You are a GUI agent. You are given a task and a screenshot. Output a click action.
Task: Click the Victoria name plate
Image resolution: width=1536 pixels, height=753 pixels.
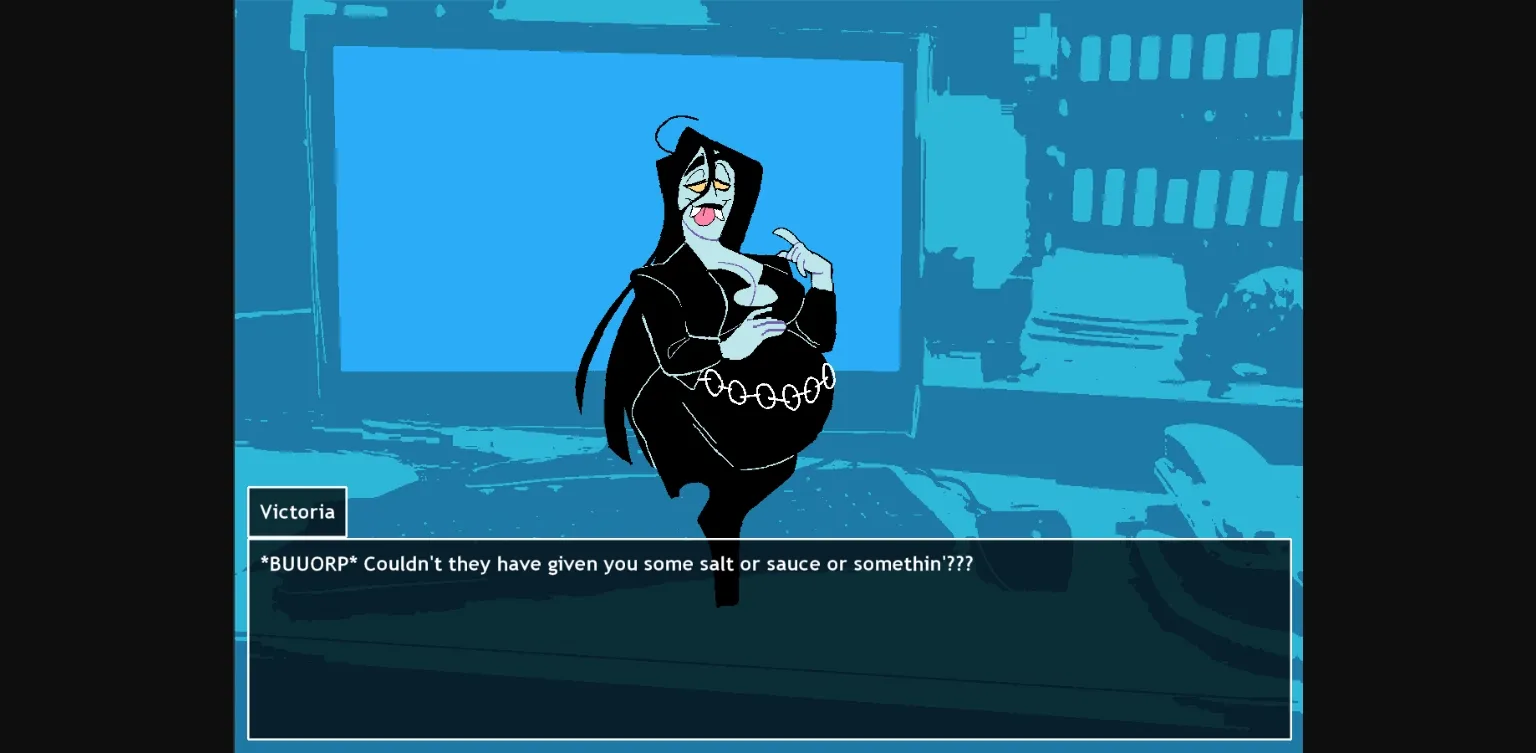tap(297, 511)
